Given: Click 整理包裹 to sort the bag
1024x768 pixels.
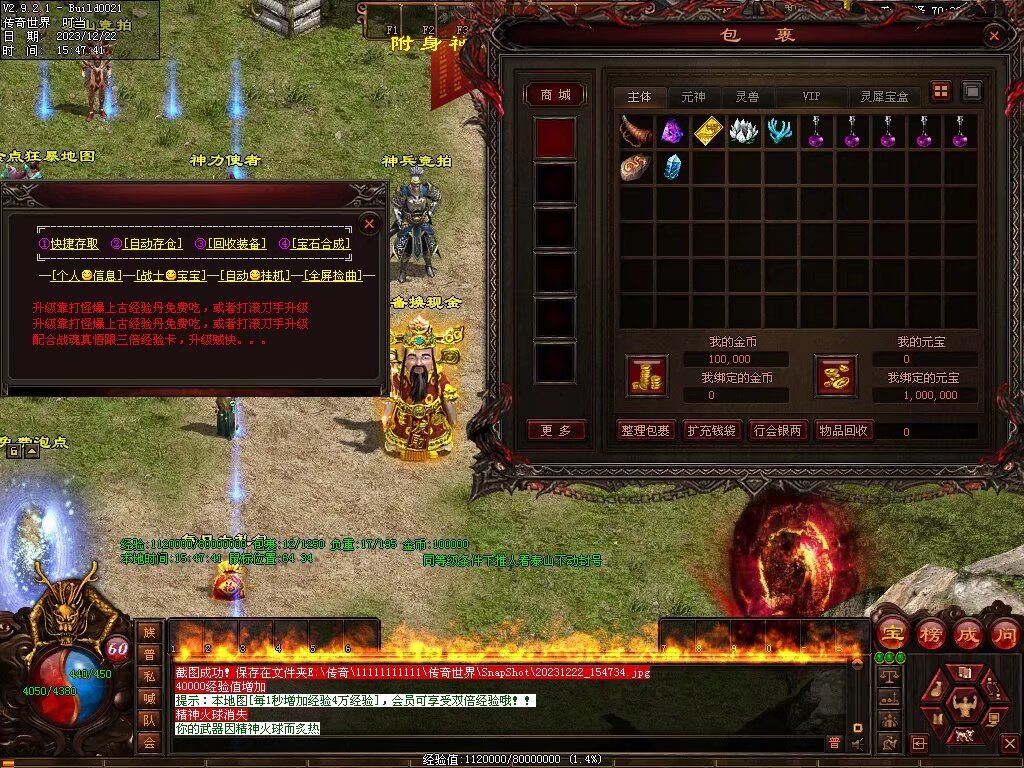Looking at the screenshot, I should [x=645, y=431].
